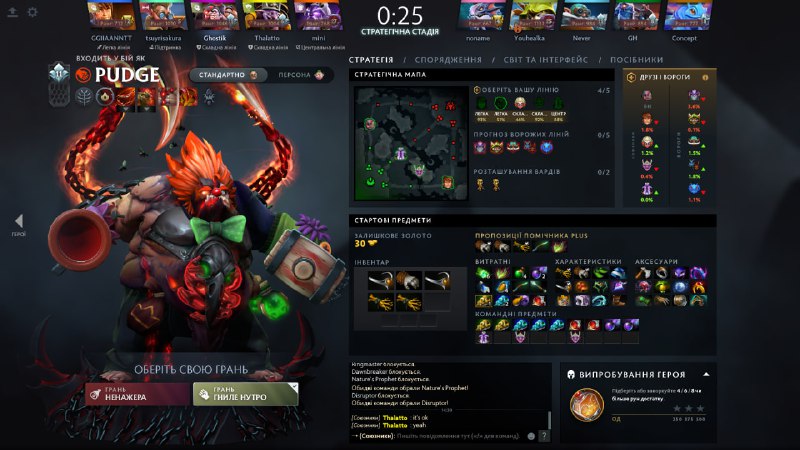Click the minimize-dashboard arrow icon at top-left
800x450 pixels.
[x=12, y=12]
